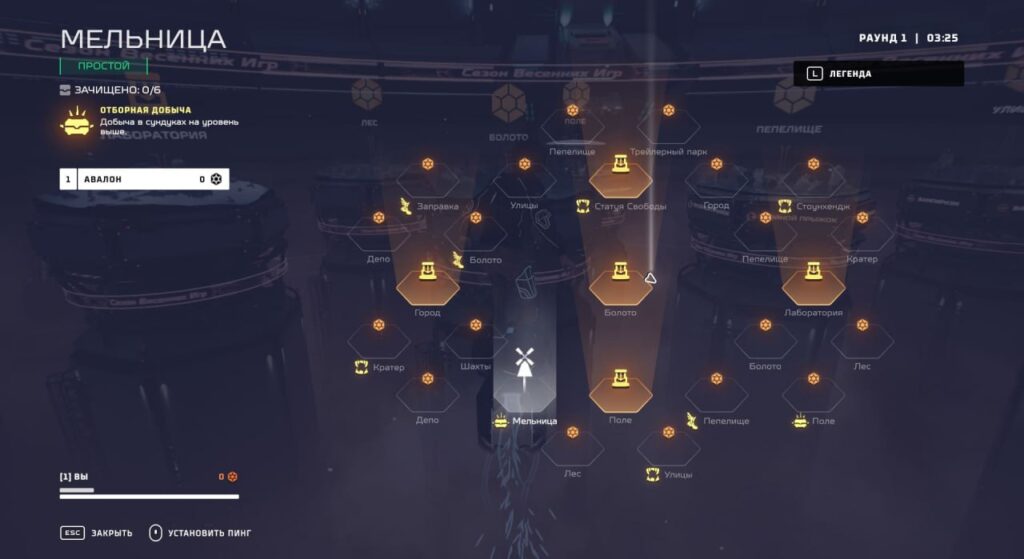Choose the large Город hex with chest

coord(427,282)
